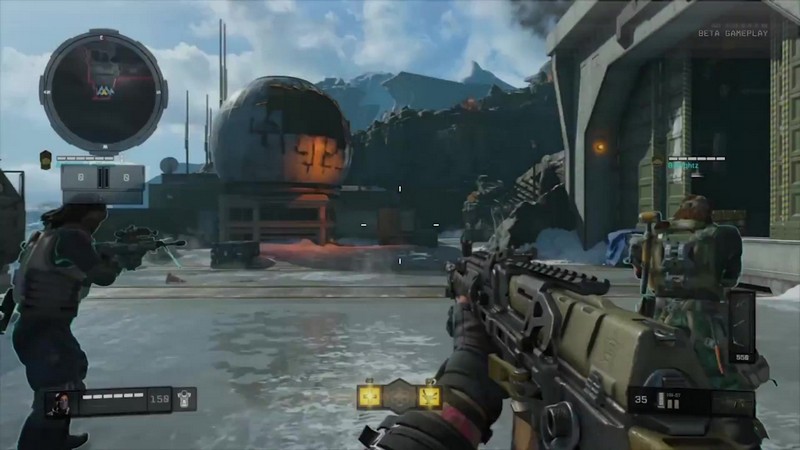Image resolution: width=800 pixels, height=450 pixels.
Task: Click the hexagonal center ability emblem
Action: [400, 395]
